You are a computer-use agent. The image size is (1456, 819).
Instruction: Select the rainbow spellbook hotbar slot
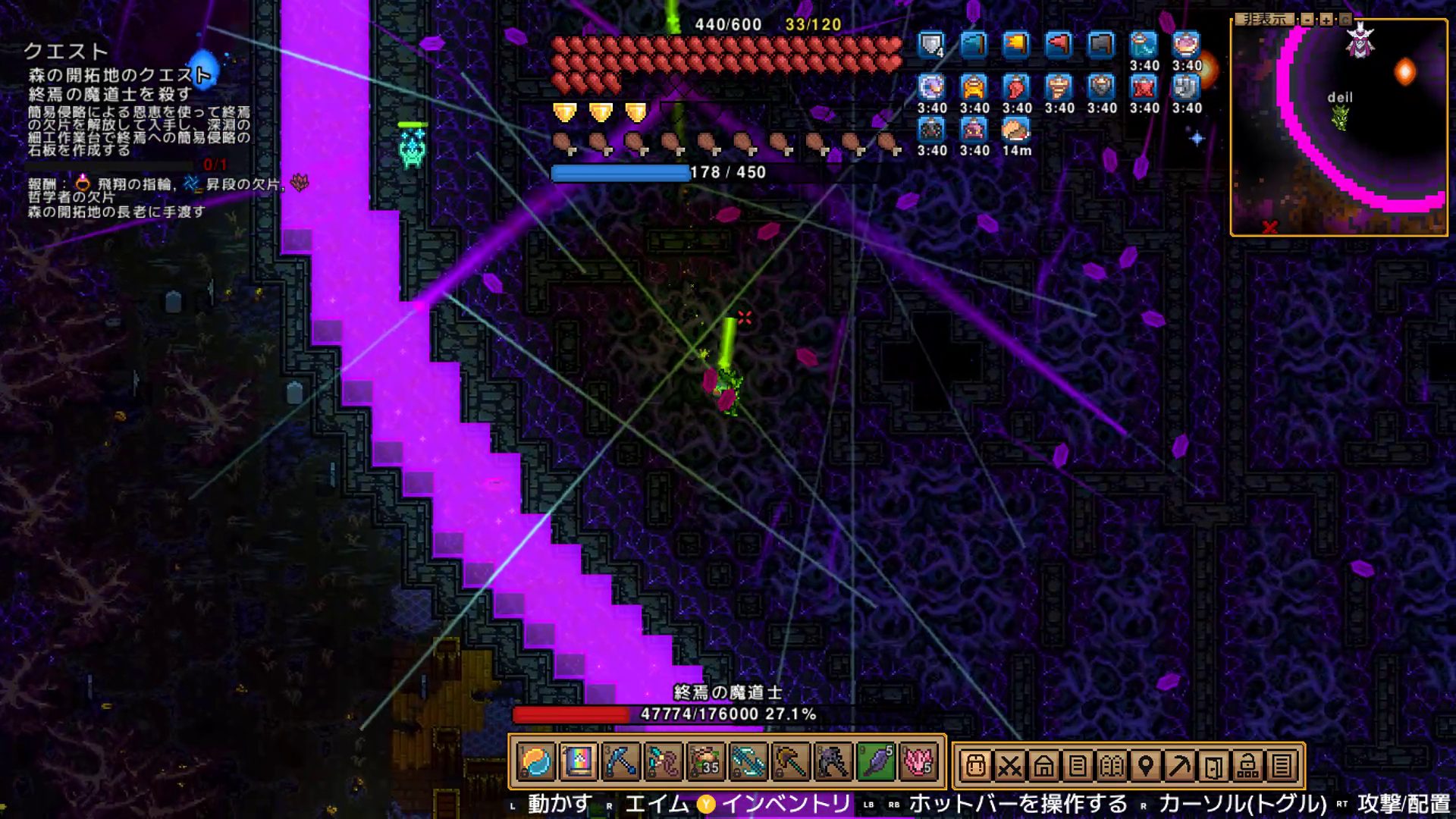click(x=578, y=762)
